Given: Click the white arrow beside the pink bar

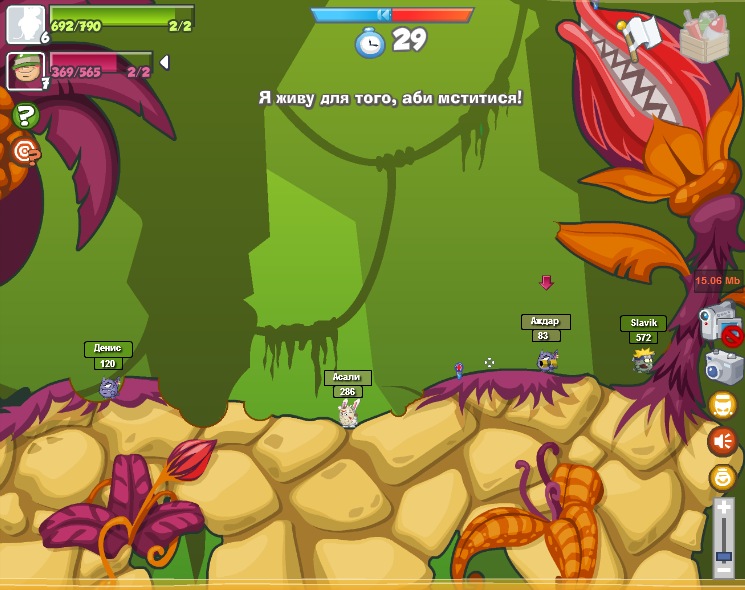Looking at the screenshot, I should pyautogui.click(x=164, y=62).
